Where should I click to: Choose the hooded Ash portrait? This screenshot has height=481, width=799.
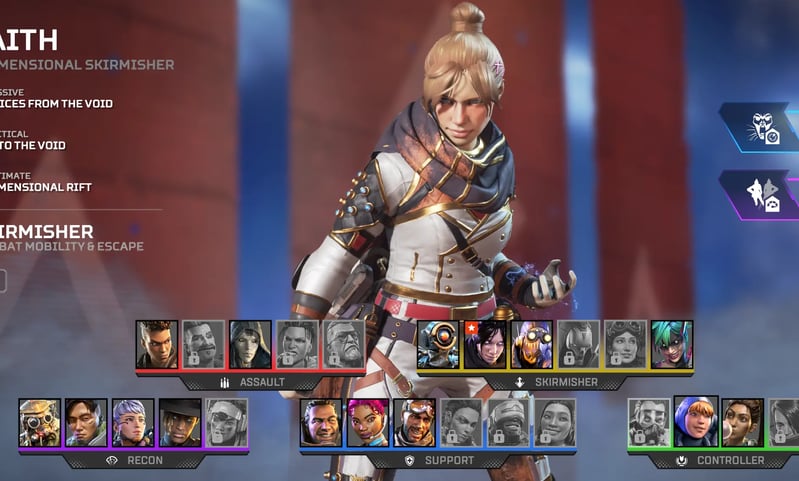(250, 344)
